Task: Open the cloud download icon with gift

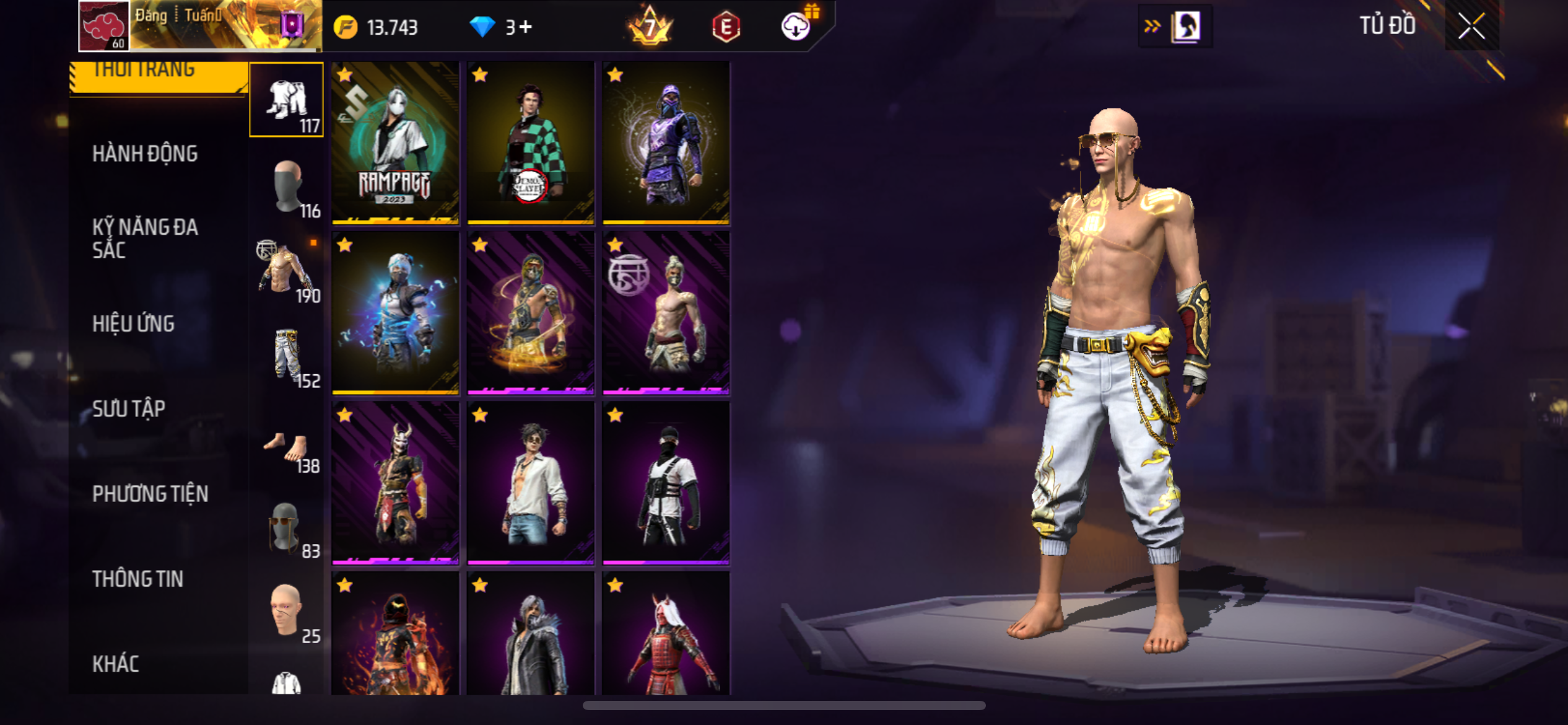Action: pos(796,26)
